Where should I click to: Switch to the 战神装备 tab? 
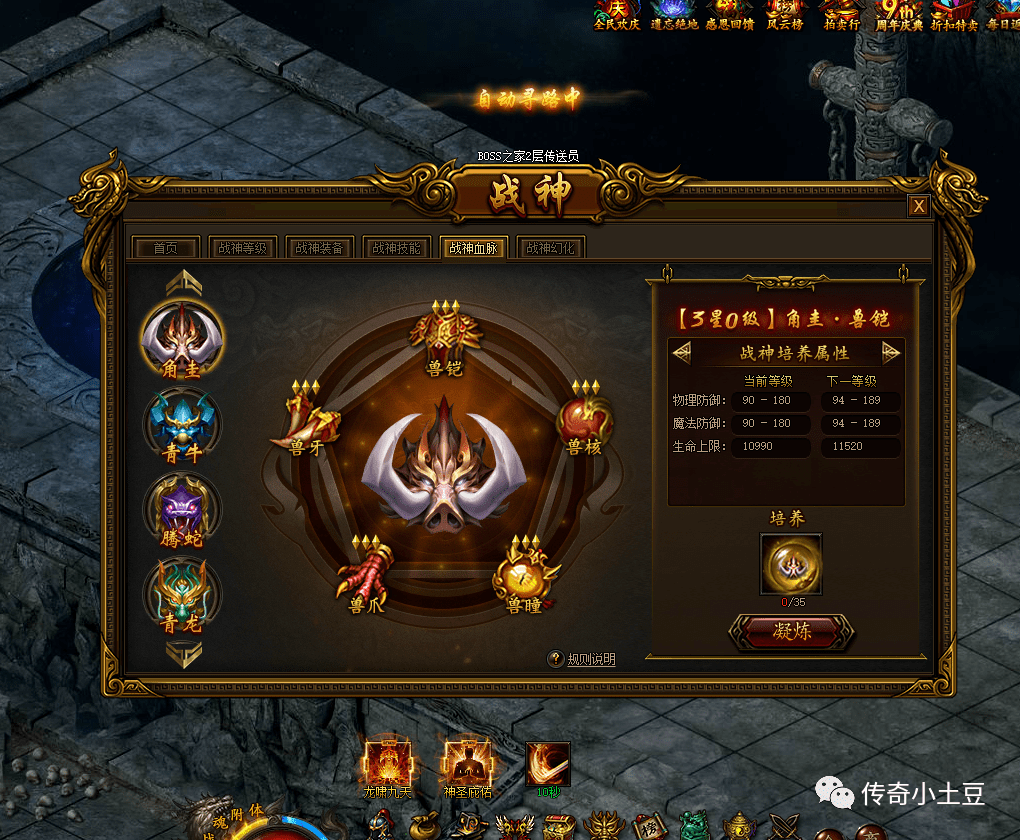pyautogui.click(x=319, y=248)
